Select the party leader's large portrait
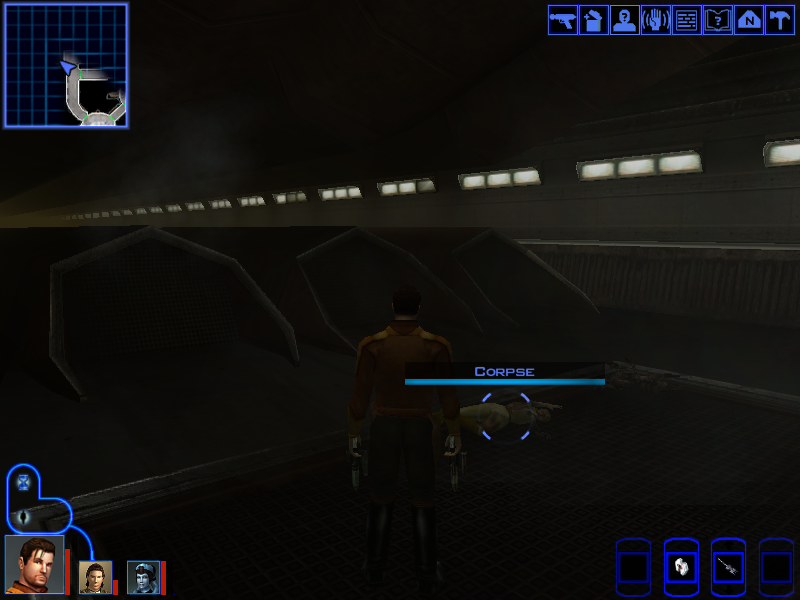The width and height of the screenshot is (800, 600). (x=34, y=565)
